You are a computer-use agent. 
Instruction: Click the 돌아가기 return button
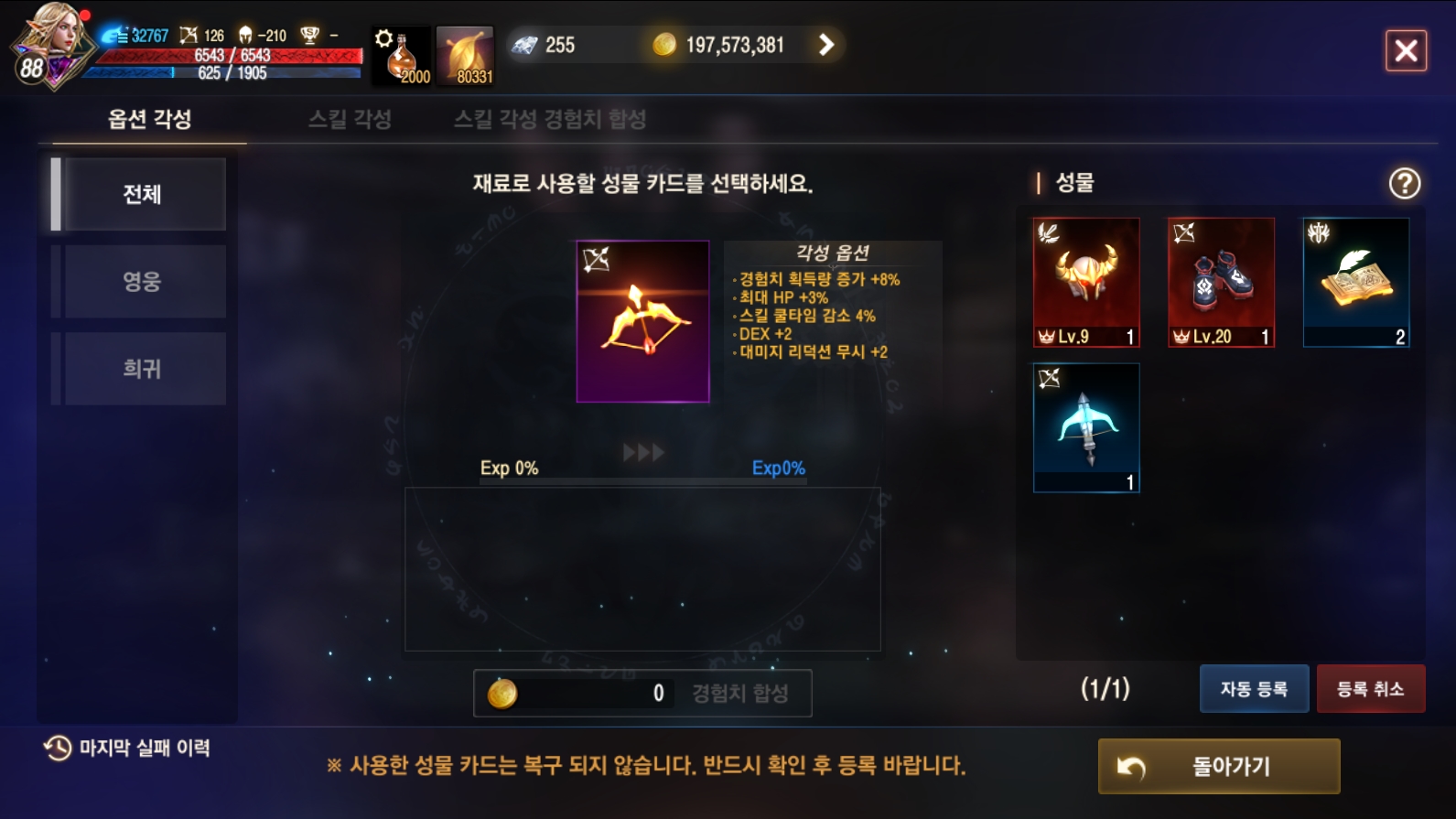pos(1218,767)
